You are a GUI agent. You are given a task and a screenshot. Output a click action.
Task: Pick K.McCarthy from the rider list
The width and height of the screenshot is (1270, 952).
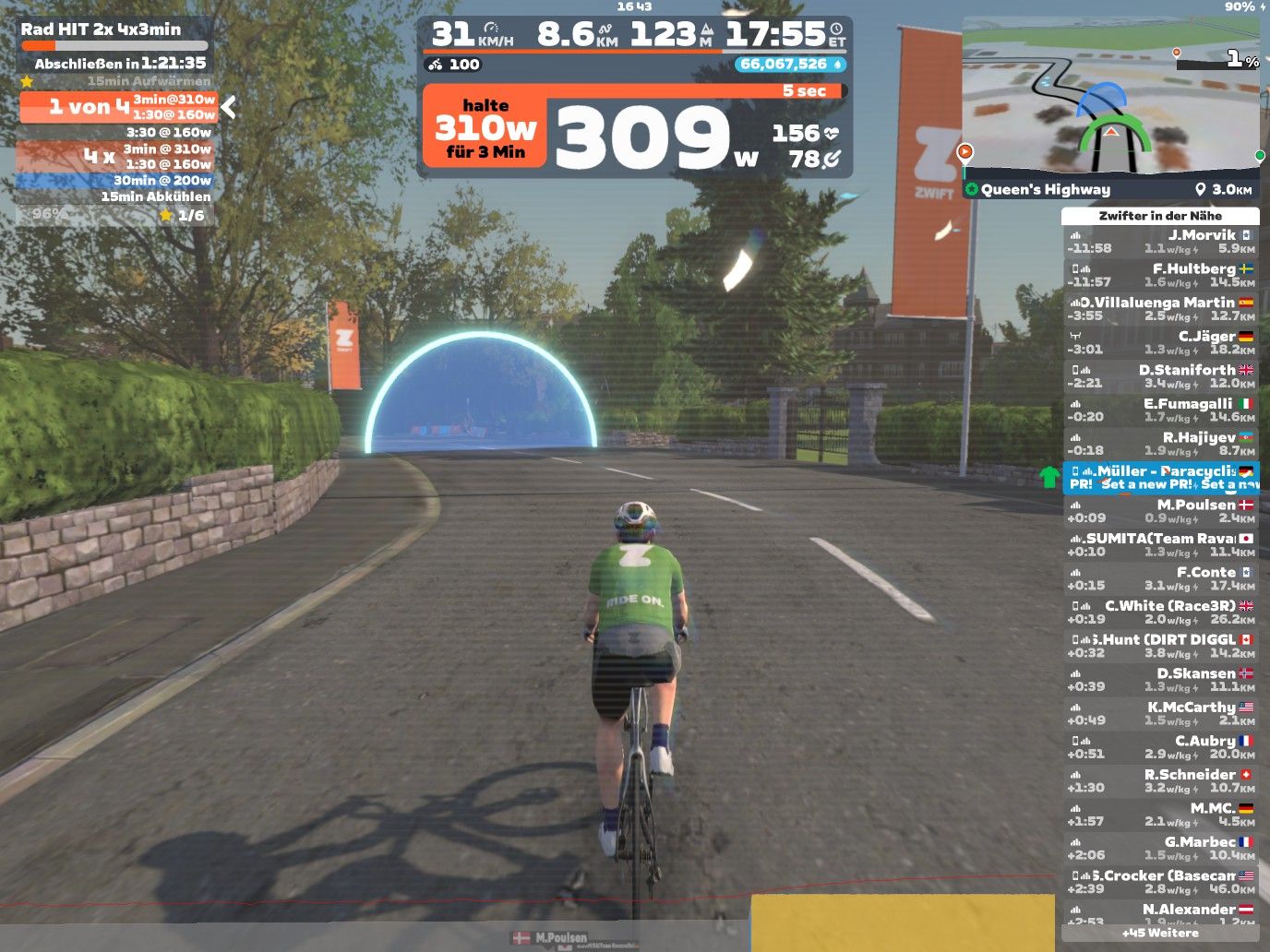click(1160, 713)
